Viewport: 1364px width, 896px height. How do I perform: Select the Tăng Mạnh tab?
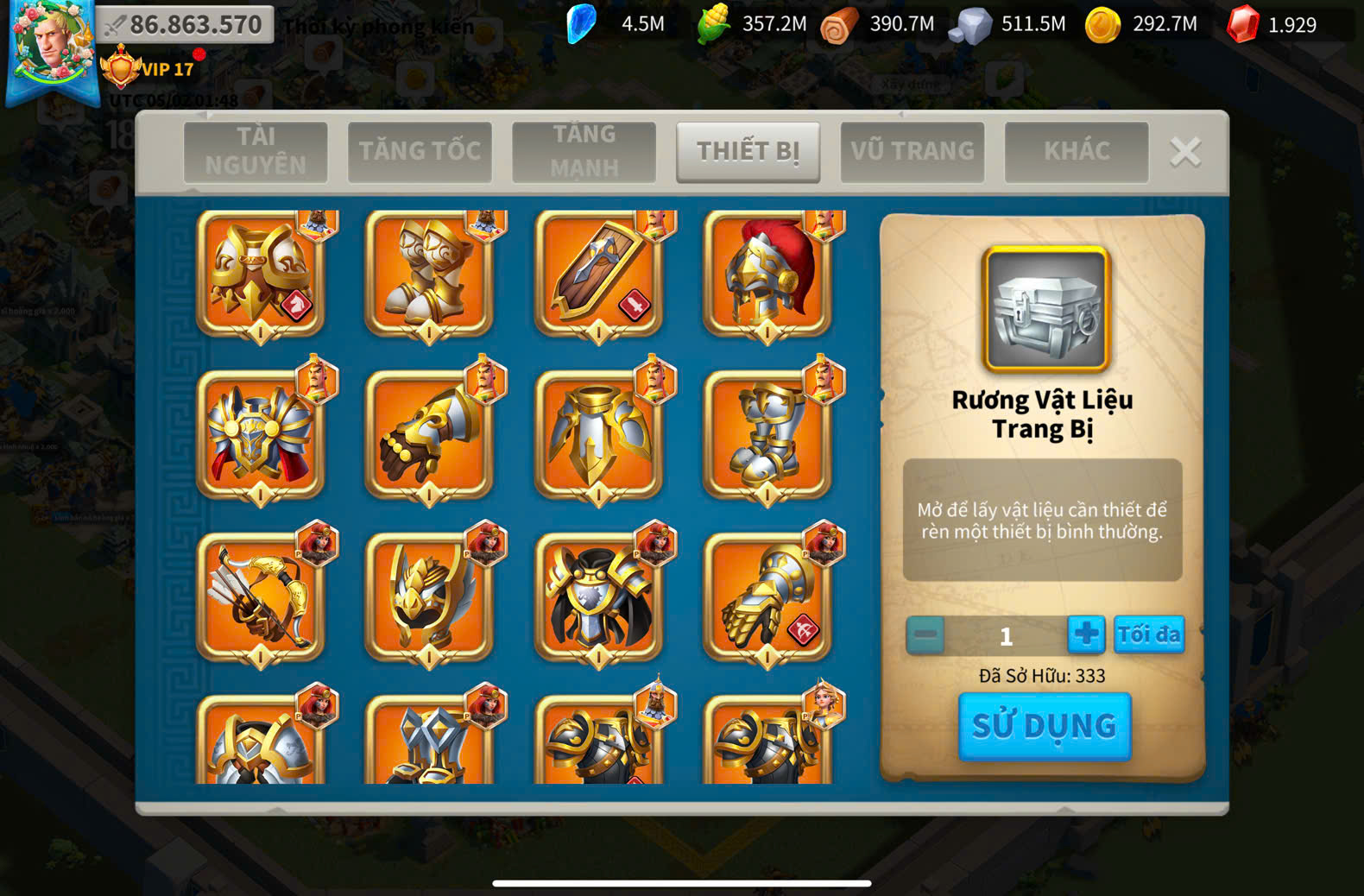click(x=584, y=151)
